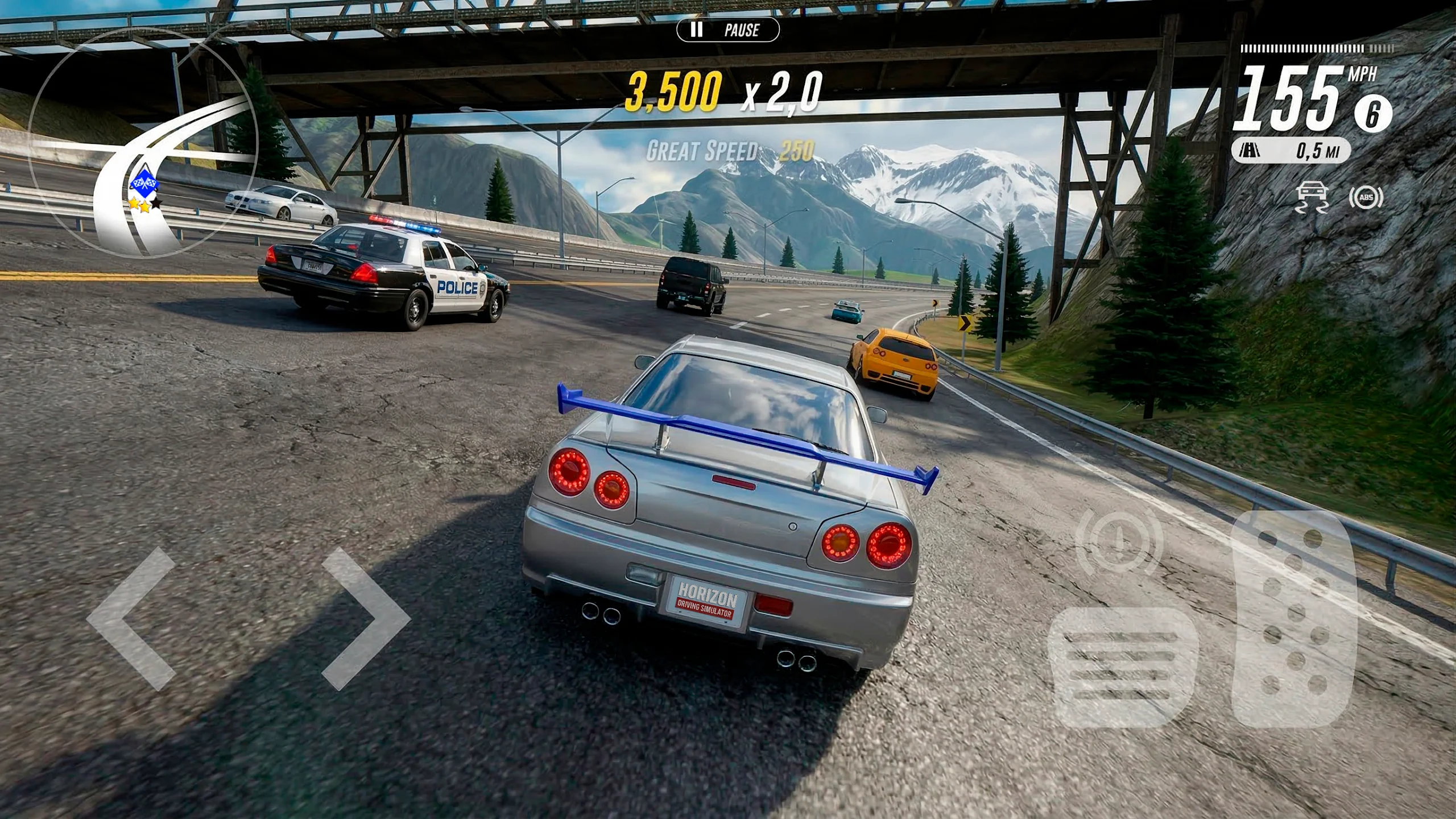Tap the brake pedal
This screenshot has width=1456, height=819.
pyautogui.click(x=1123, y=668)
